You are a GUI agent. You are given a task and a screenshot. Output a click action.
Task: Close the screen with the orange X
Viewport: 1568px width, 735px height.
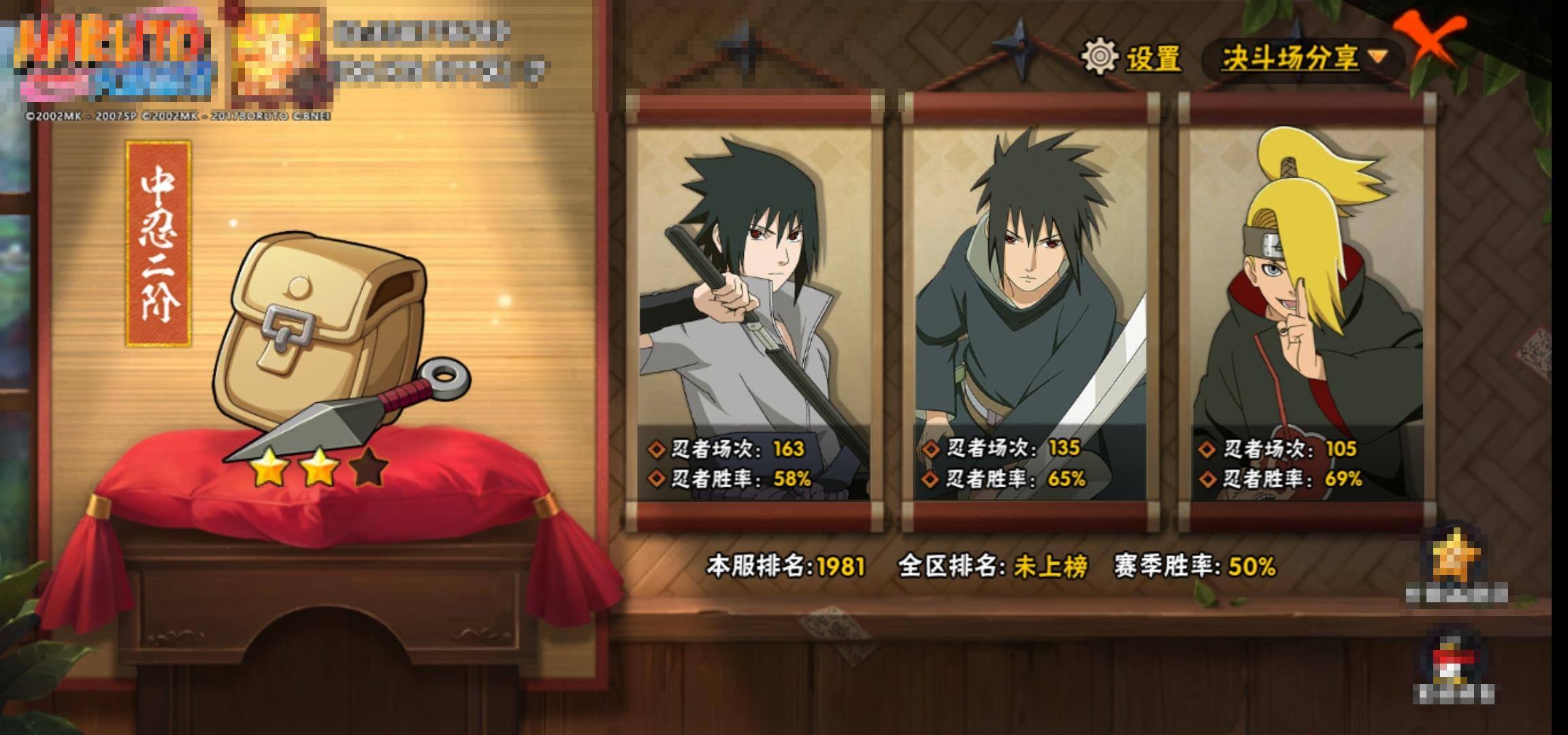pos(1431,41)
